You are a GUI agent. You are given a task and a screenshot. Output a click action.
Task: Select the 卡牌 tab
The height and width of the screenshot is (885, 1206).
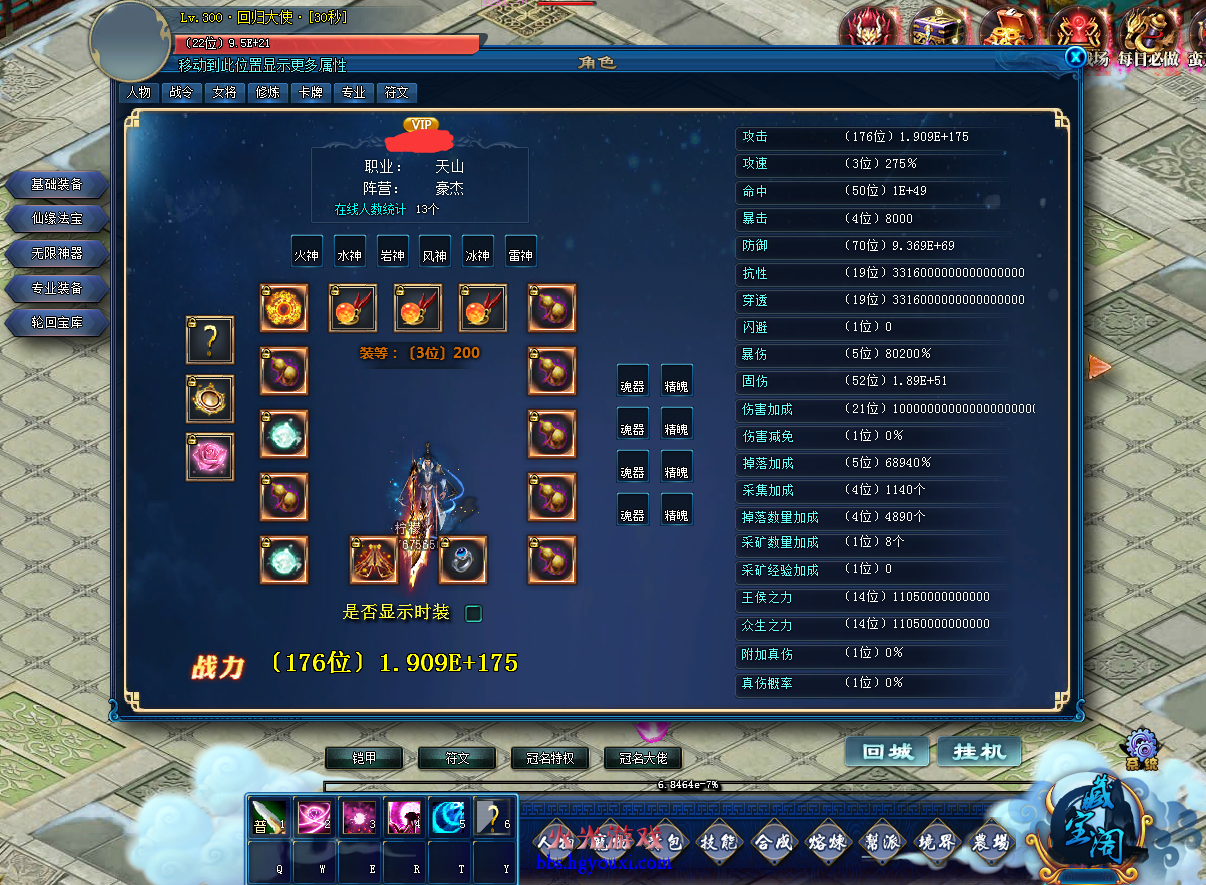point(311,93)
